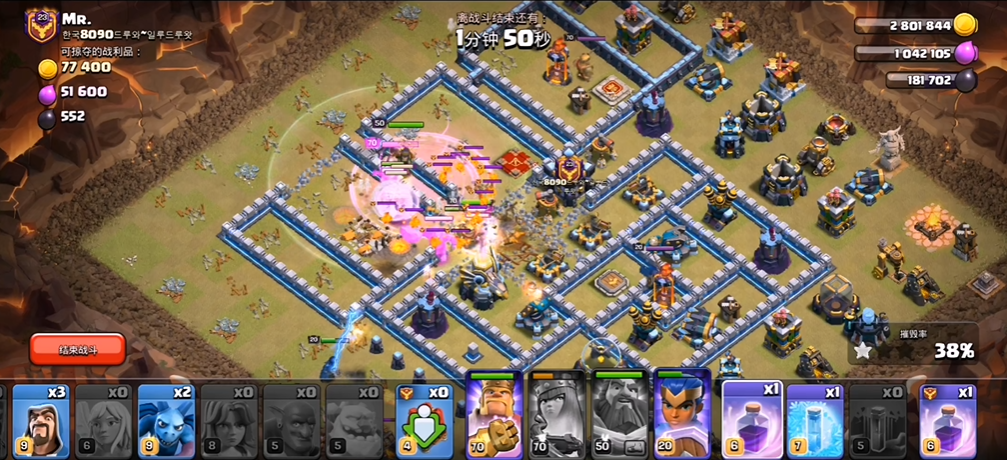
Task: Select the Wizard troop slot
Action: [39, 420]
